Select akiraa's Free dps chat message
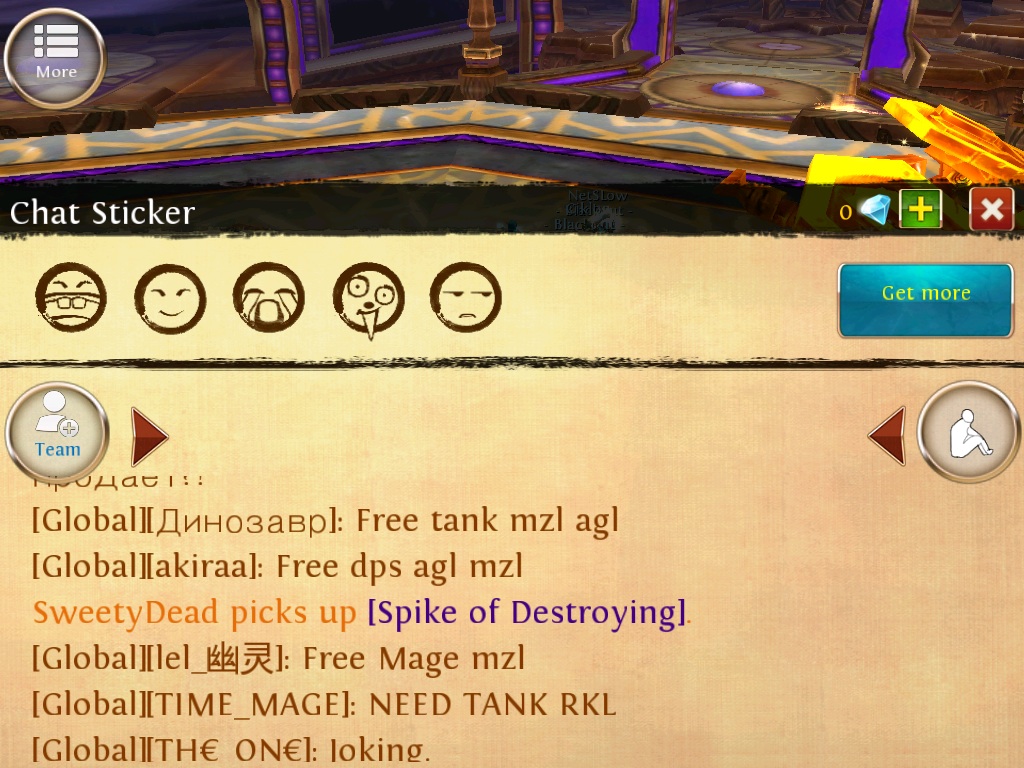 click(x=277, y=566)
